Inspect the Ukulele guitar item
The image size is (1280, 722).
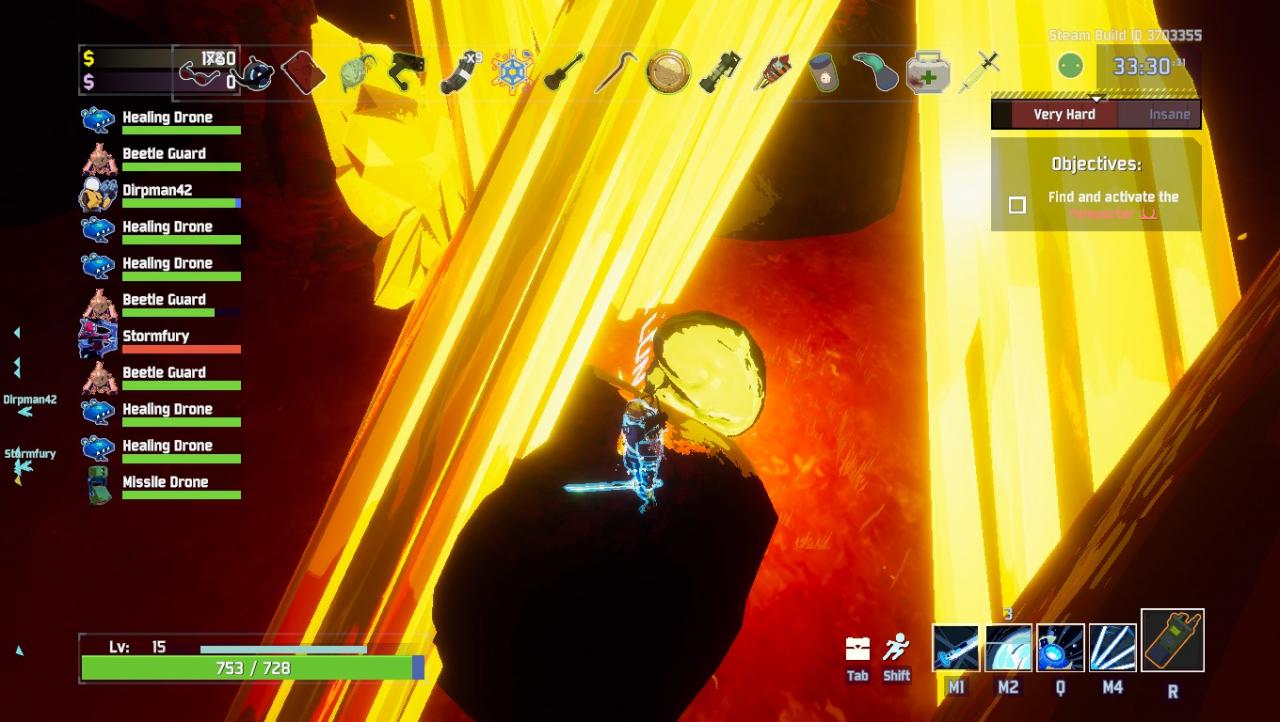[564, 72]
